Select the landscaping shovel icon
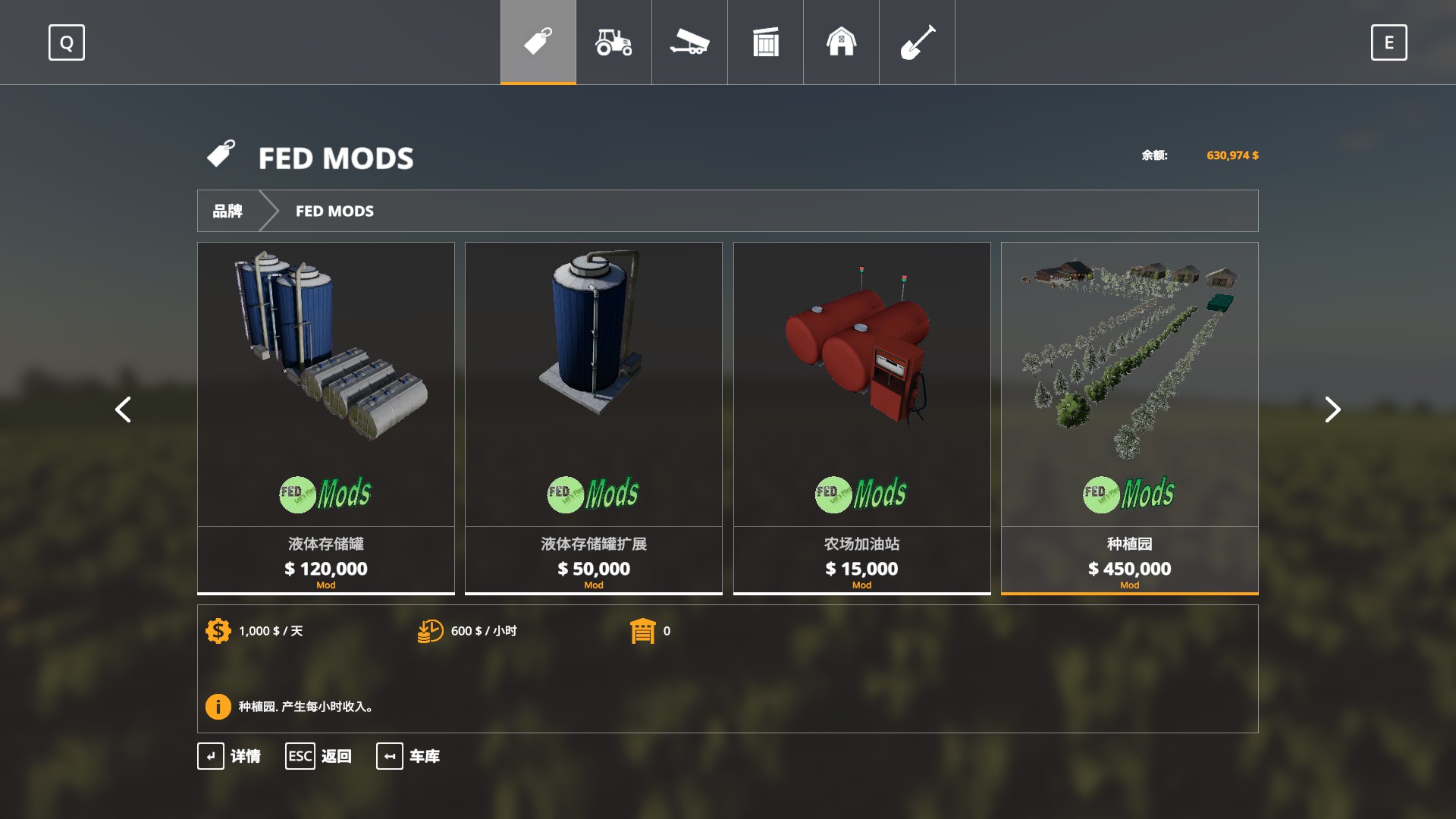This screenshot has width=1456, height=819. point(917,42)
